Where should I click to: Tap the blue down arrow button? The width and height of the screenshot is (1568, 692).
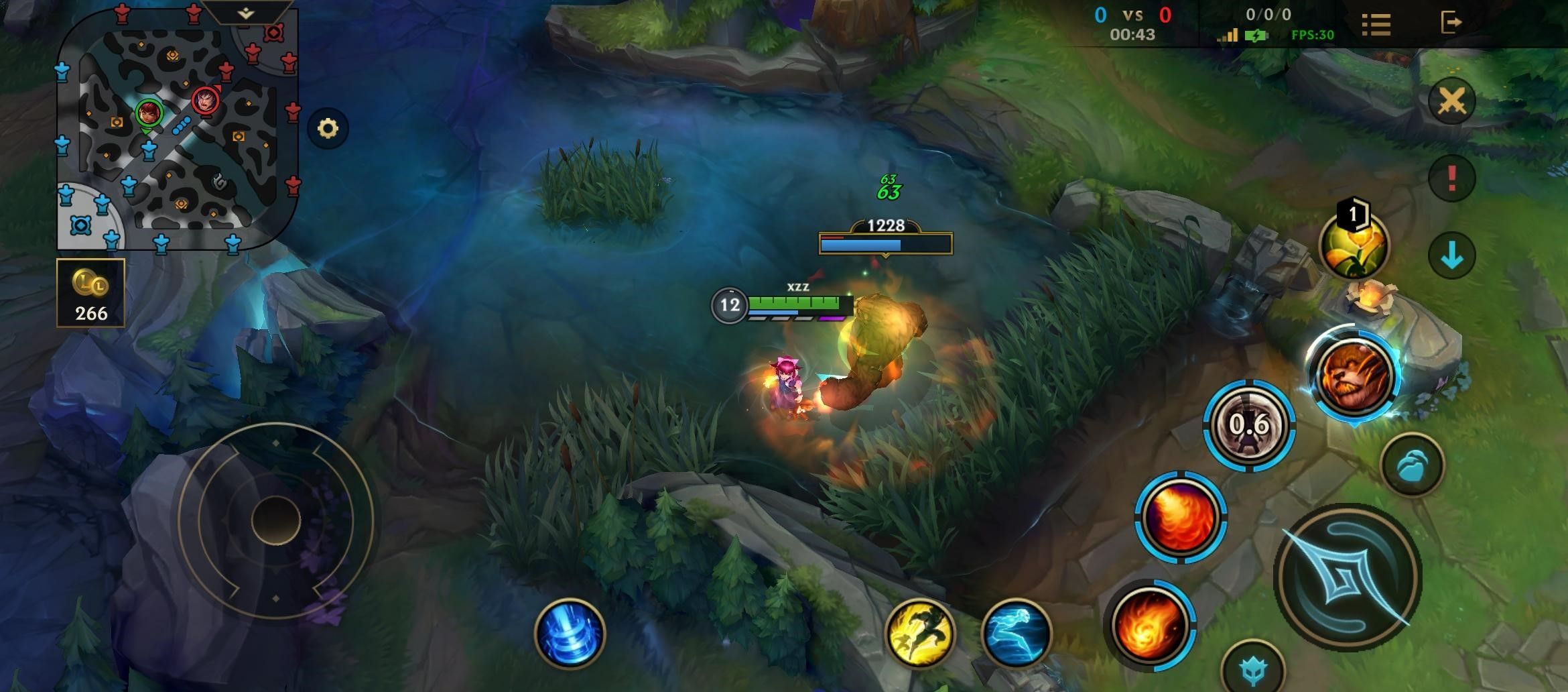point(1451,255)
